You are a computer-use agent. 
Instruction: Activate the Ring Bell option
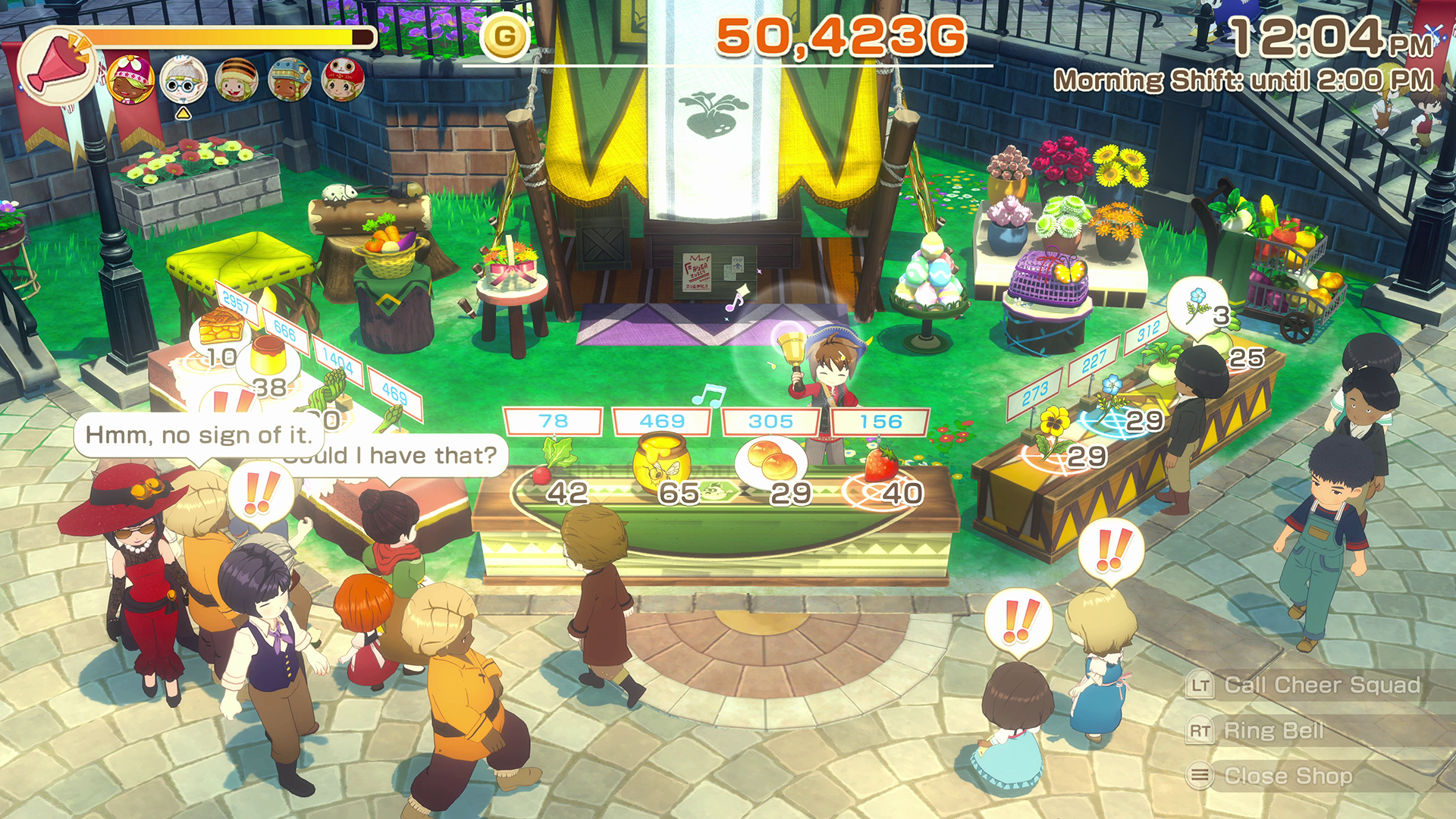pos(1273,731)
